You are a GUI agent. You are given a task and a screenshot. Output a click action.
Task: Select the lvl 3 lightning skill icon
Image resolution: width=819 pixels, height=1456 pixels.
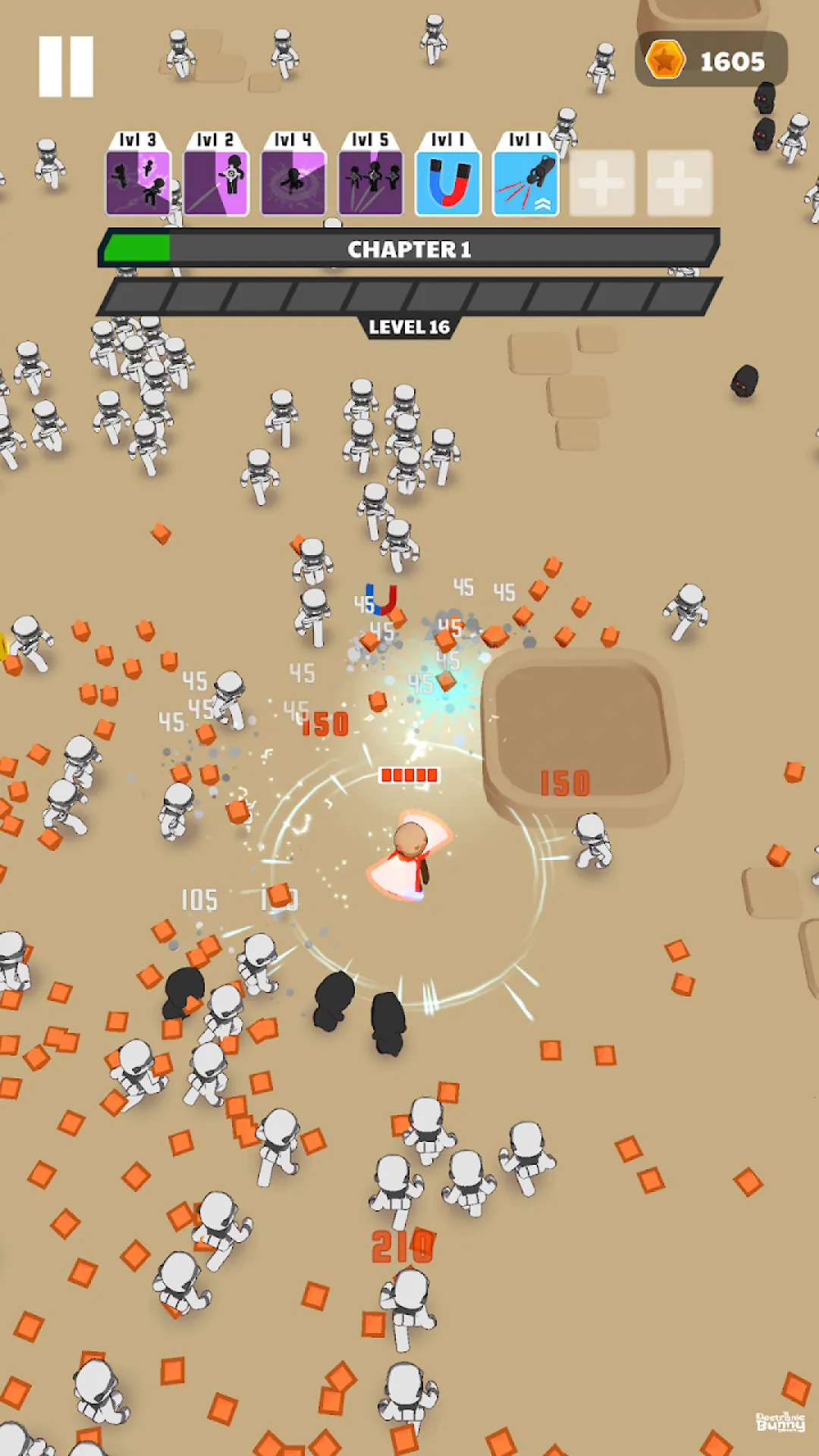click(x=138, y=182)
